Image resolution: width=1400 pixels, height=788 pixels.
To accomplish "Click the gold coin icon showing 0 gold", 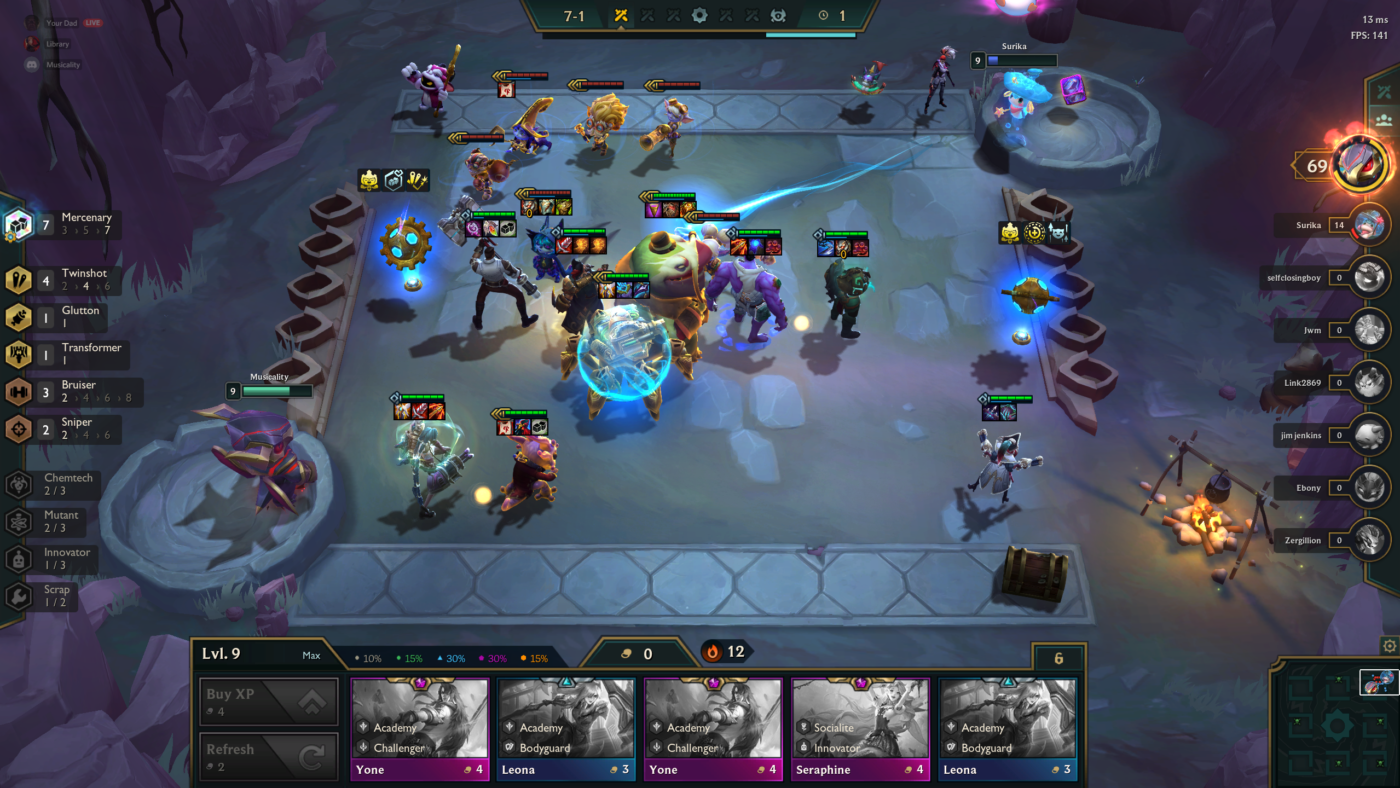I will [x=625, y=654].
